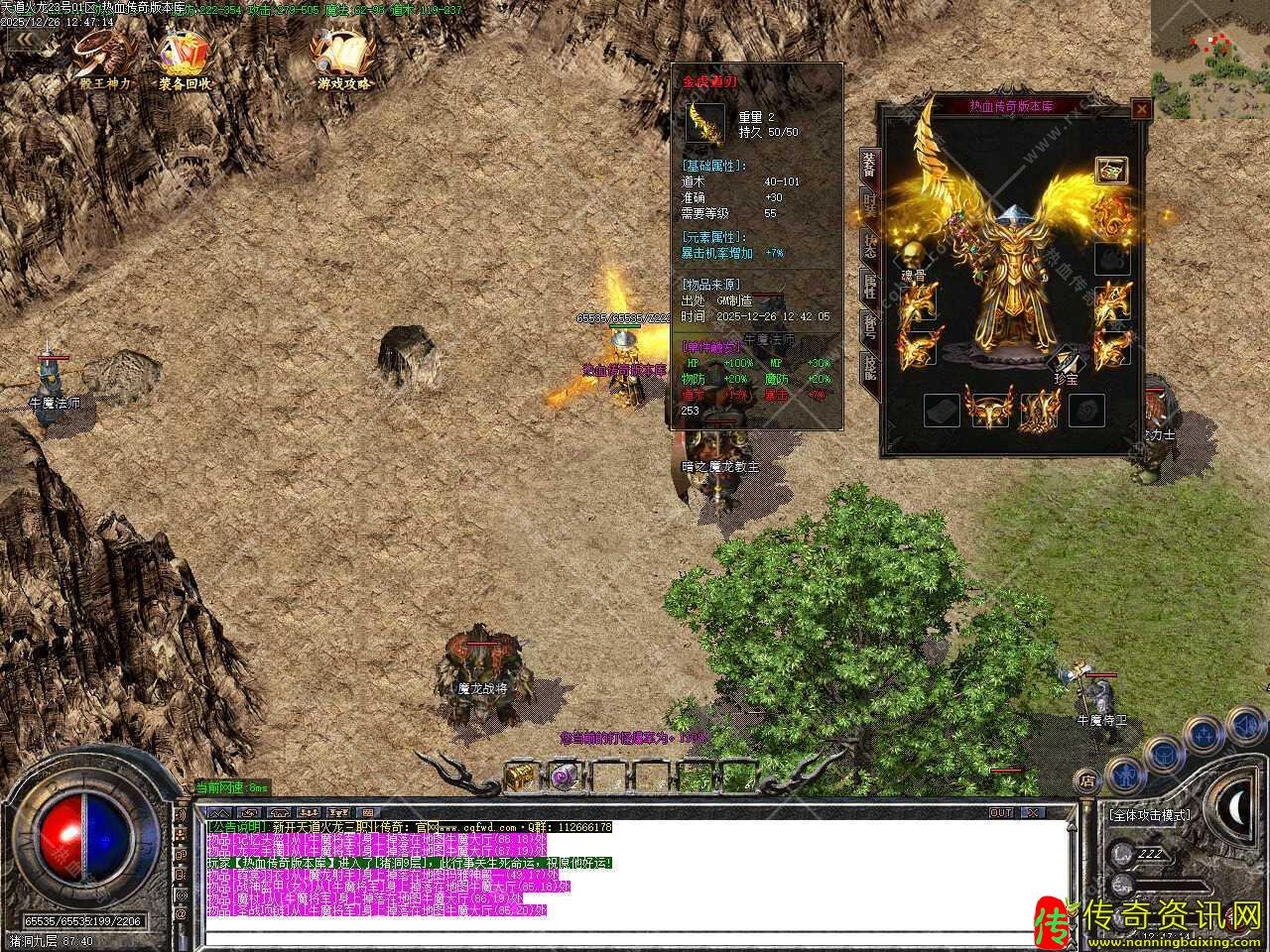The image size is (1270, 952).
Task: Open the treasure chest icon in equipment panel
Action: pos(1112,171)
